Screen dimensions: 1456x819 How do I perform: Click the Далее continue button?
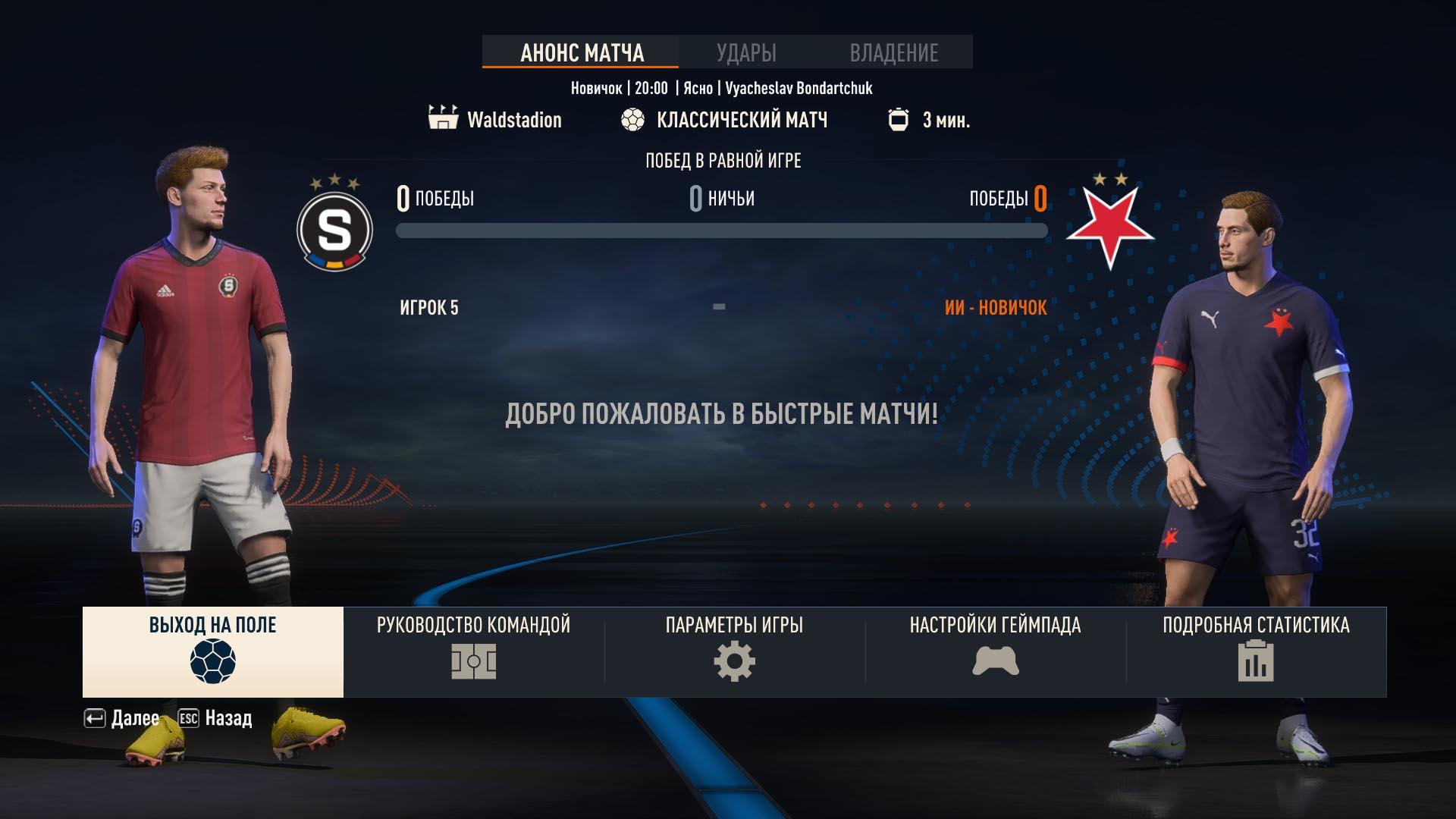pyautogui.click(x=122, y=718)
